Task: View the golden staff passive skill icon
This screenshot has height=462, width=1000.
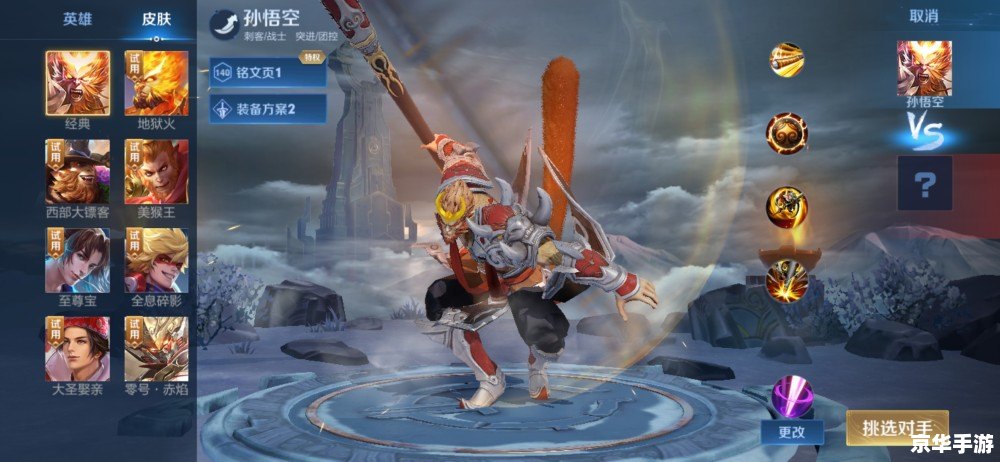Action: 787,58
